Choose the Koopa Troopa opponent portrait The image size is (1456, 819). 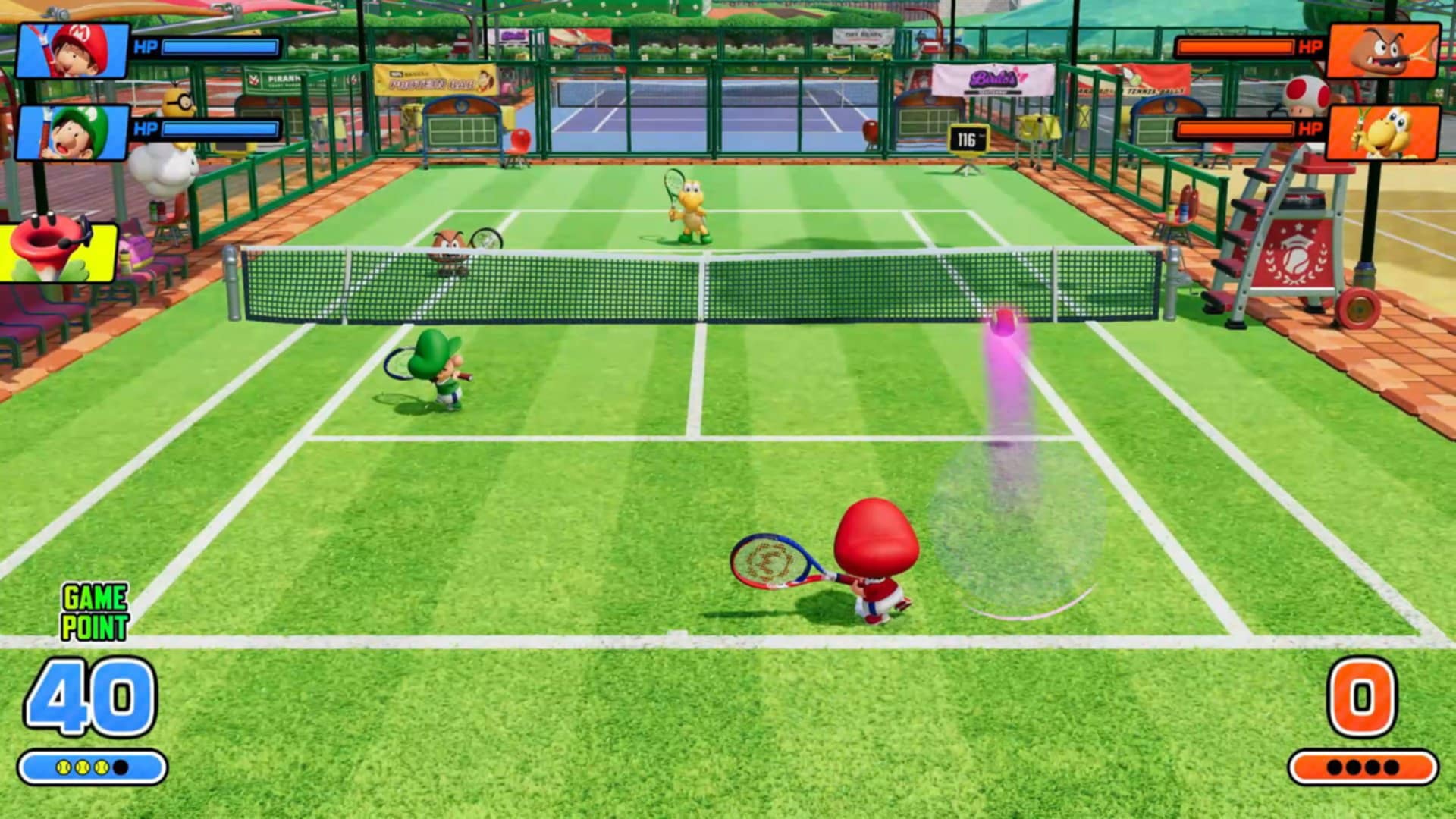(1384, 133)
